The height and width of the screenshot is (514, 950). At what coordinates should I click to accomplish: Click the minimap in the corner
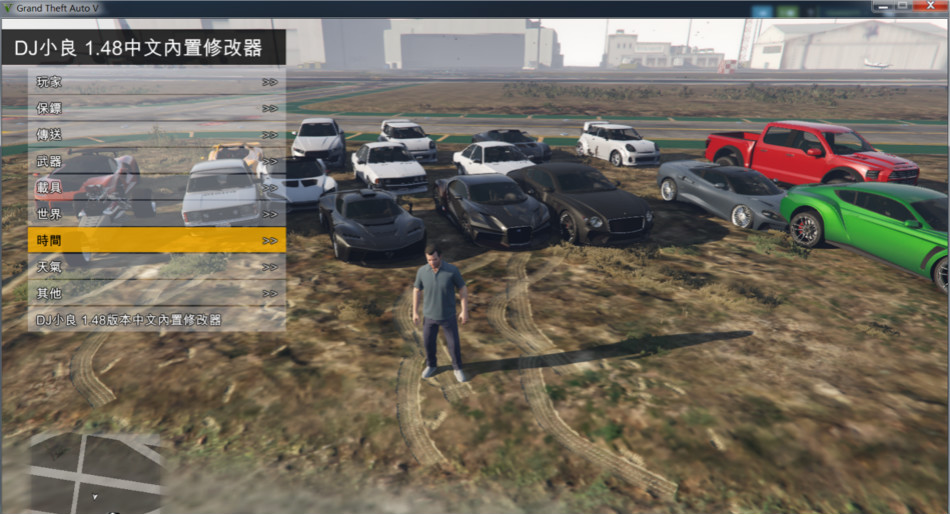coord(95,472)
